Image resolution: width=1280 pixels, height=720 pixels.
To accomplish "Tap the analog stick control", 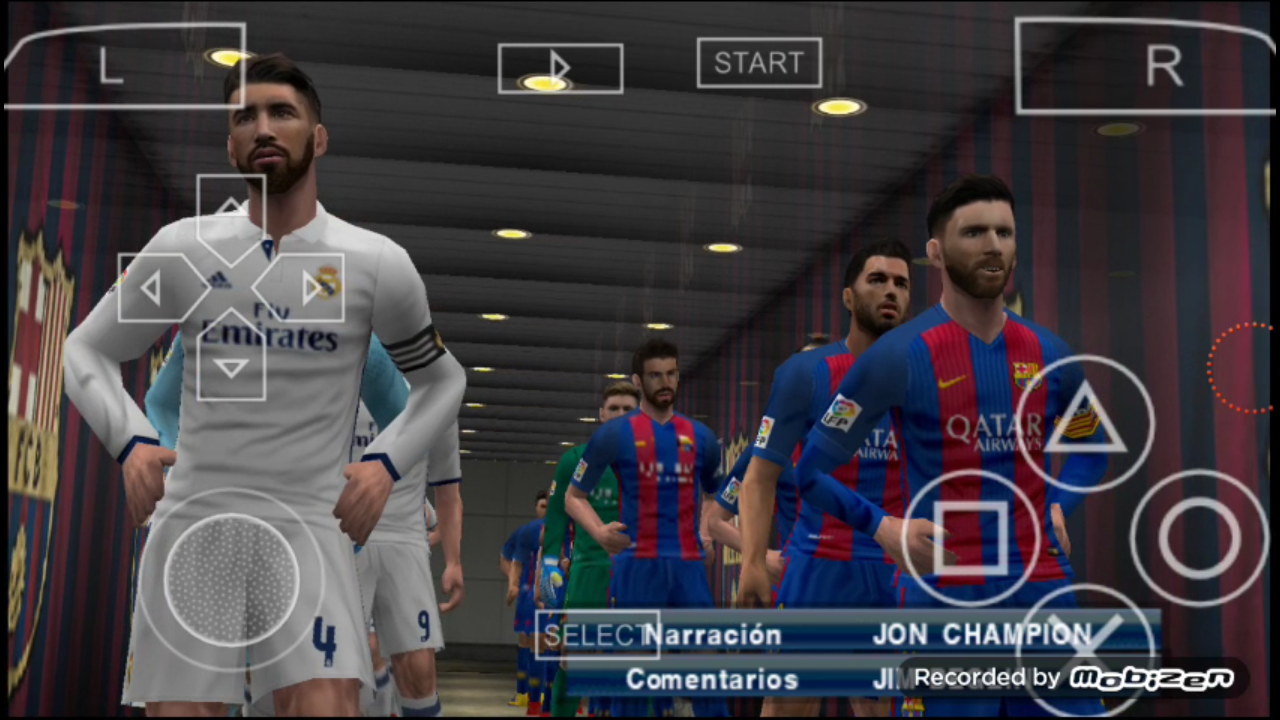I will (x=232, y=580).
